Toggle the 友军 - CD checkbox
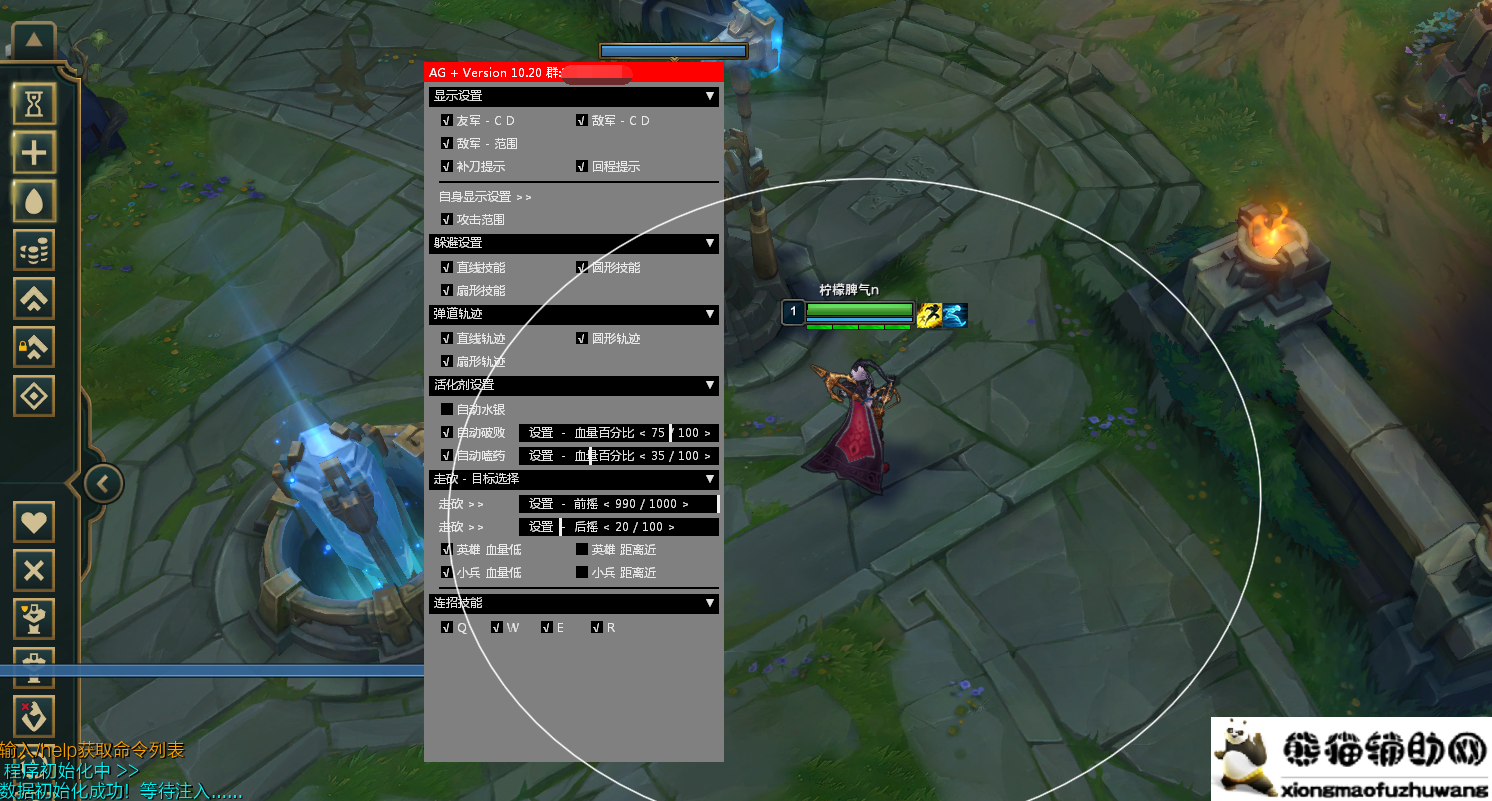Screen dimensions: 1492x801 click(447, 120)
